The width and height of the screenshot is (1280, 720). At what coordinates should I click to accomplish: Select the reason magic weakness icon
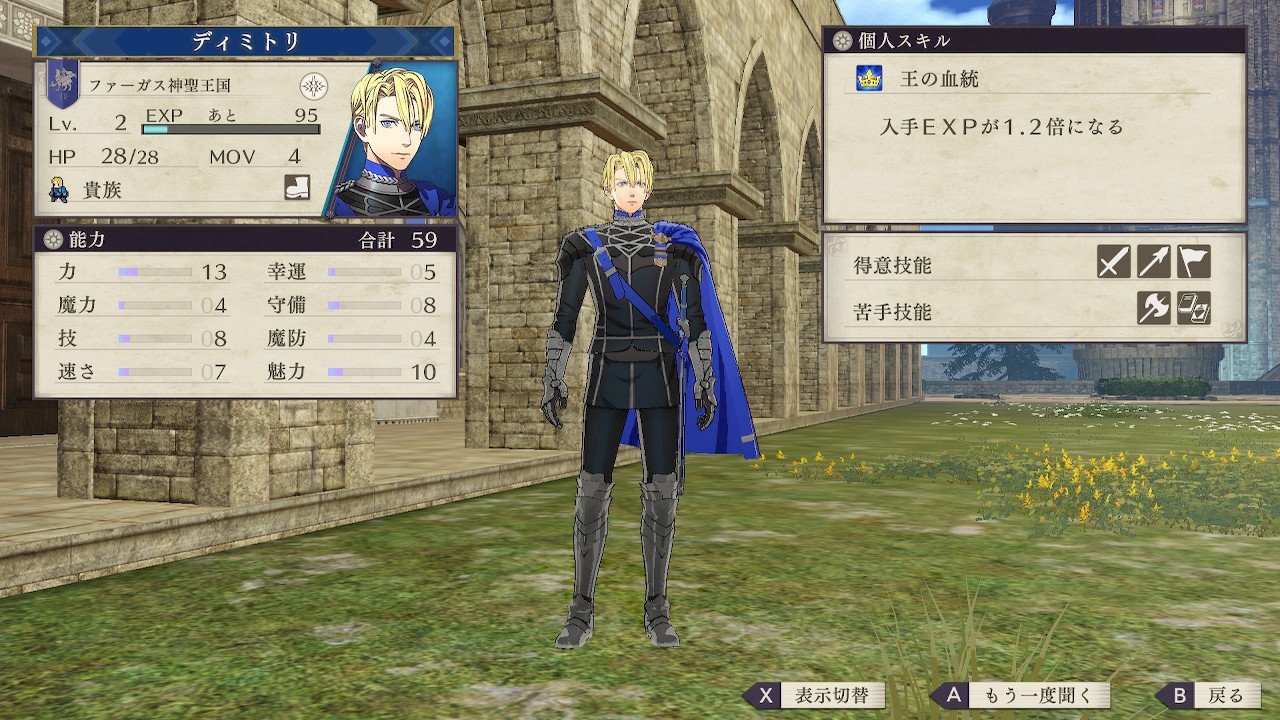(1193, 308)
